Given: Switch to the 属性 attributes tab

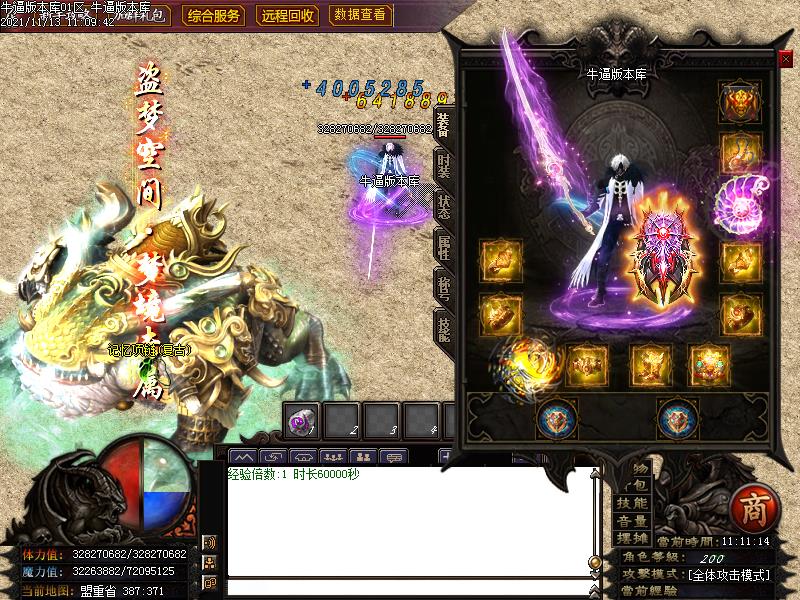Looking at the screenshot, I should click(x=443, y=246).
